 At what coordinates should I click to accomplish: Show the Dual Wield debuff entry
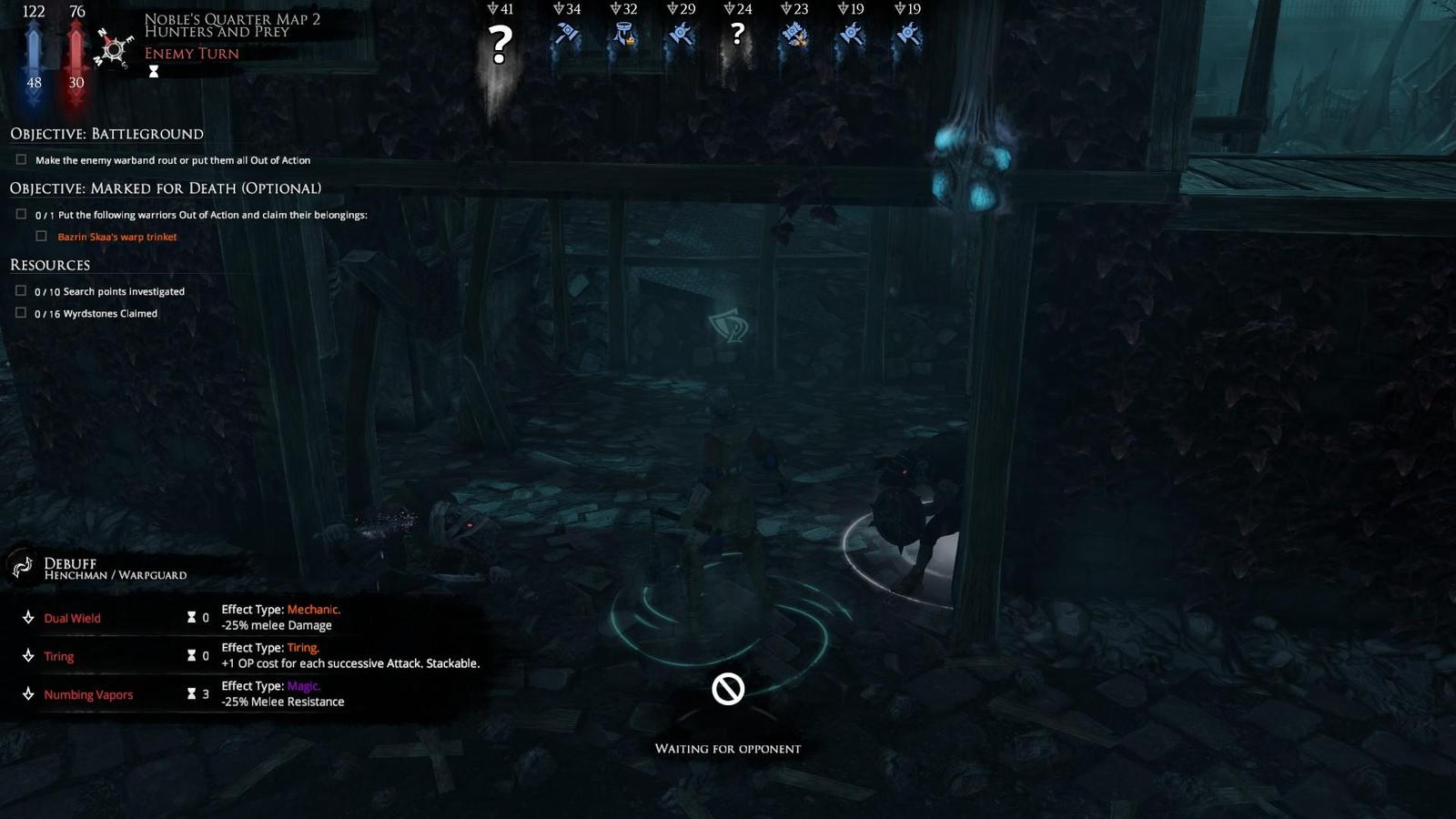coord(72,618)
